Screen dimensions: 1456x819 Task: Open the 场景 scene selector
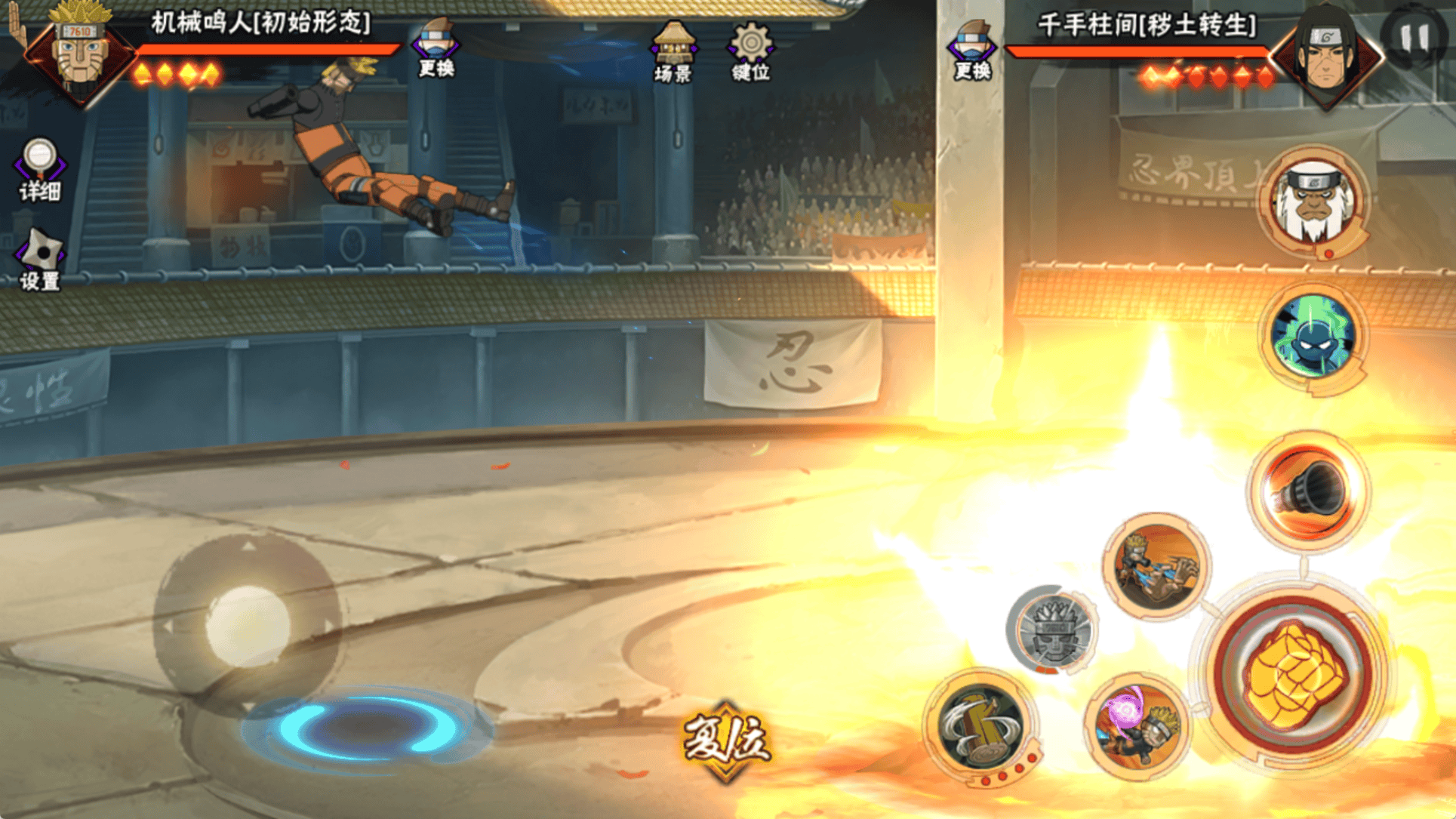(673, 51)
